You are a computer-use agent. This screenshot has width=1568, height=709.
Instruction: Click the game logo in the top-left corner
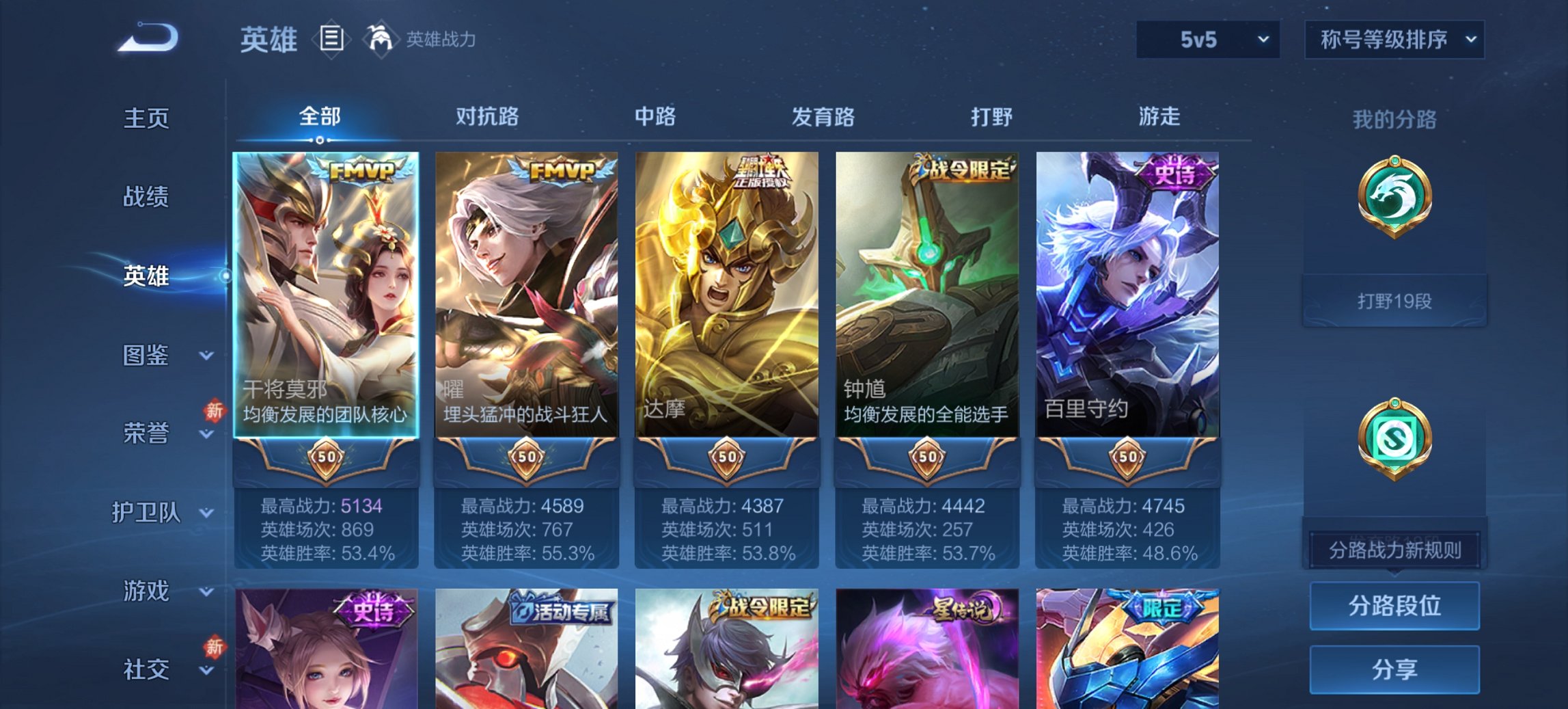147,38
